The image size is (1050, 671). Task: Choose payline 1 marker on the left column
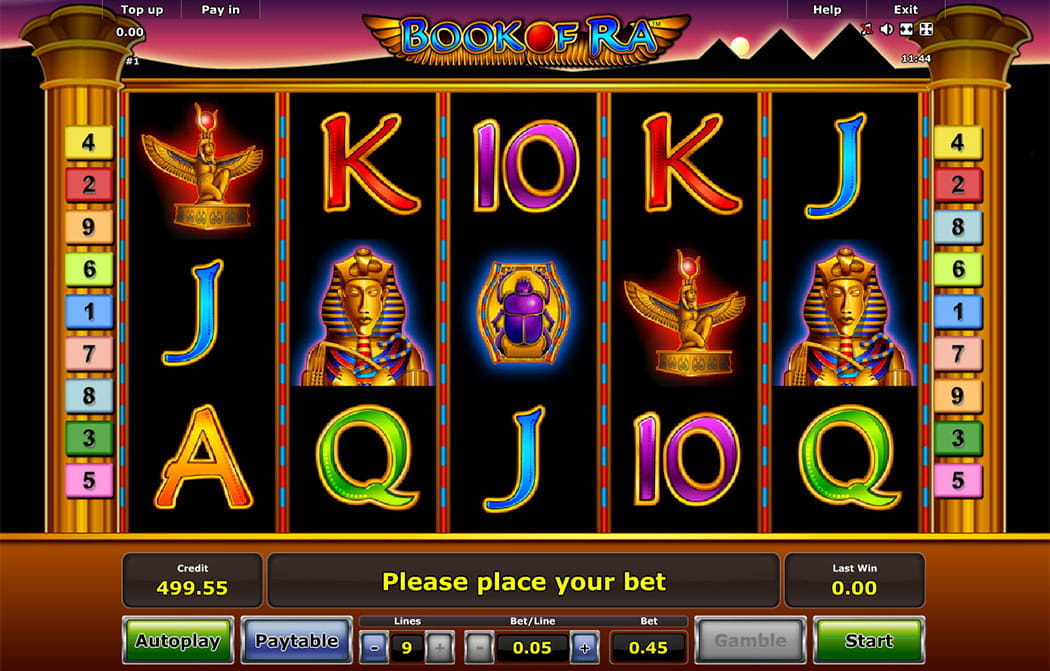89,311
